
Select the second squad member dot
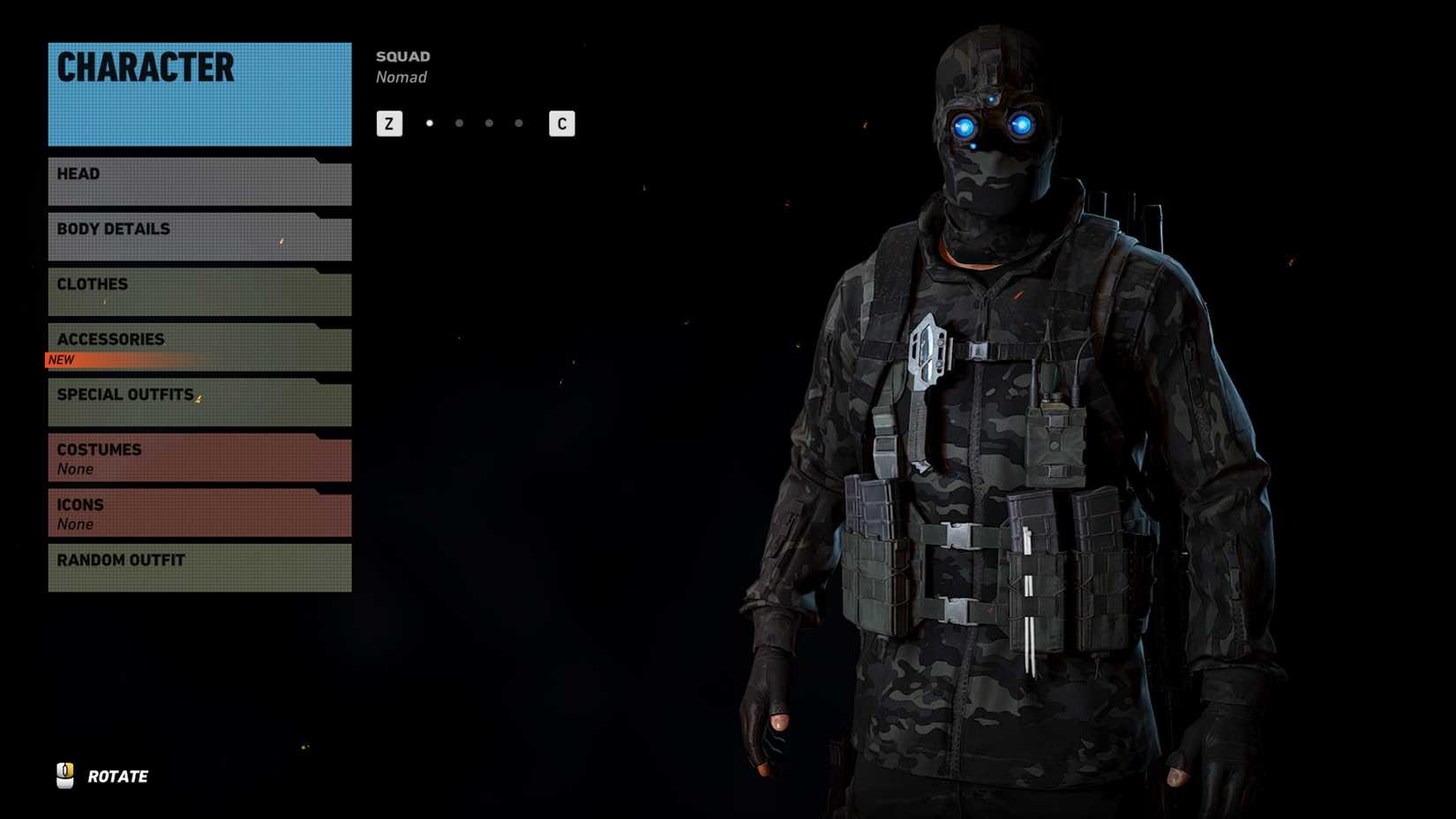click(x=459, y=124)
